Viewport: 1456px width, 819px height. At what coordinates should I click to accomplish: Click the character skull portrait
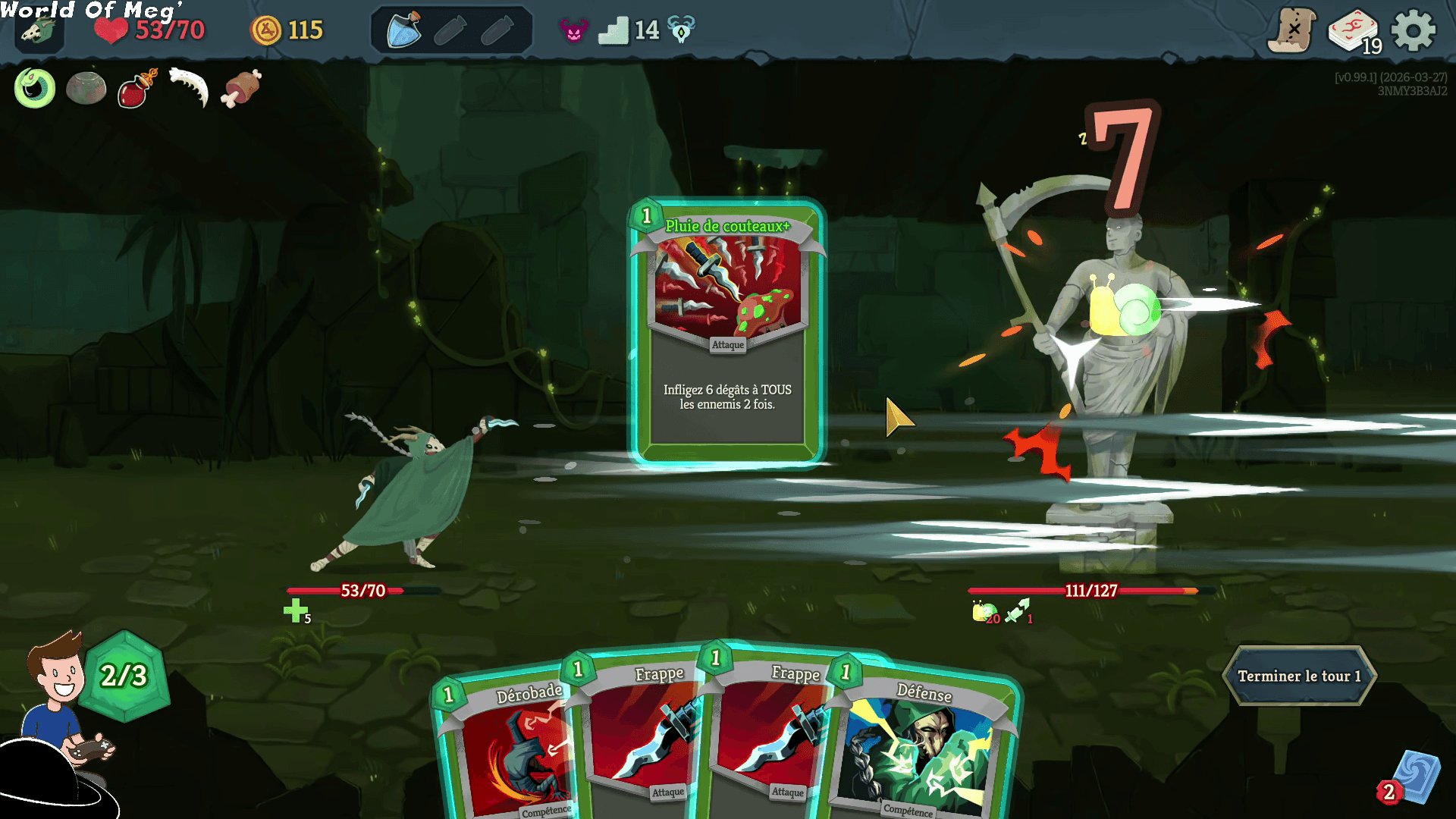point(38,32)
